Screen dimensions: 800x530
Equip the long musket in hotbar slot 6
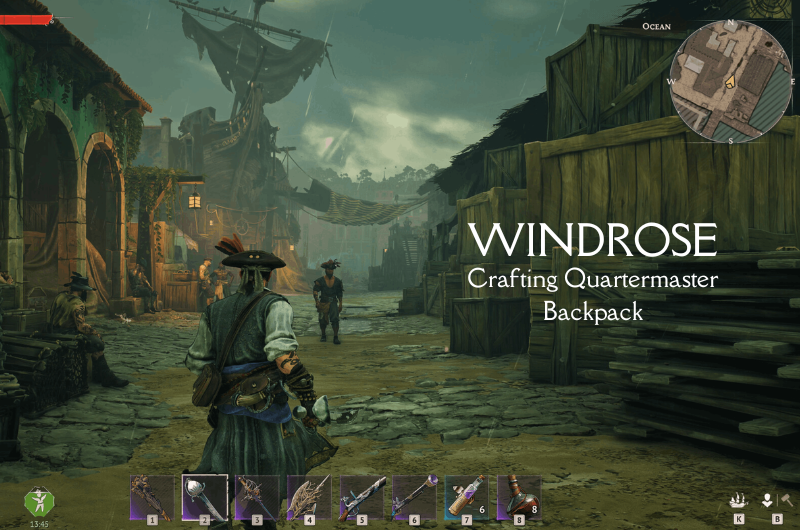[414, 496]
